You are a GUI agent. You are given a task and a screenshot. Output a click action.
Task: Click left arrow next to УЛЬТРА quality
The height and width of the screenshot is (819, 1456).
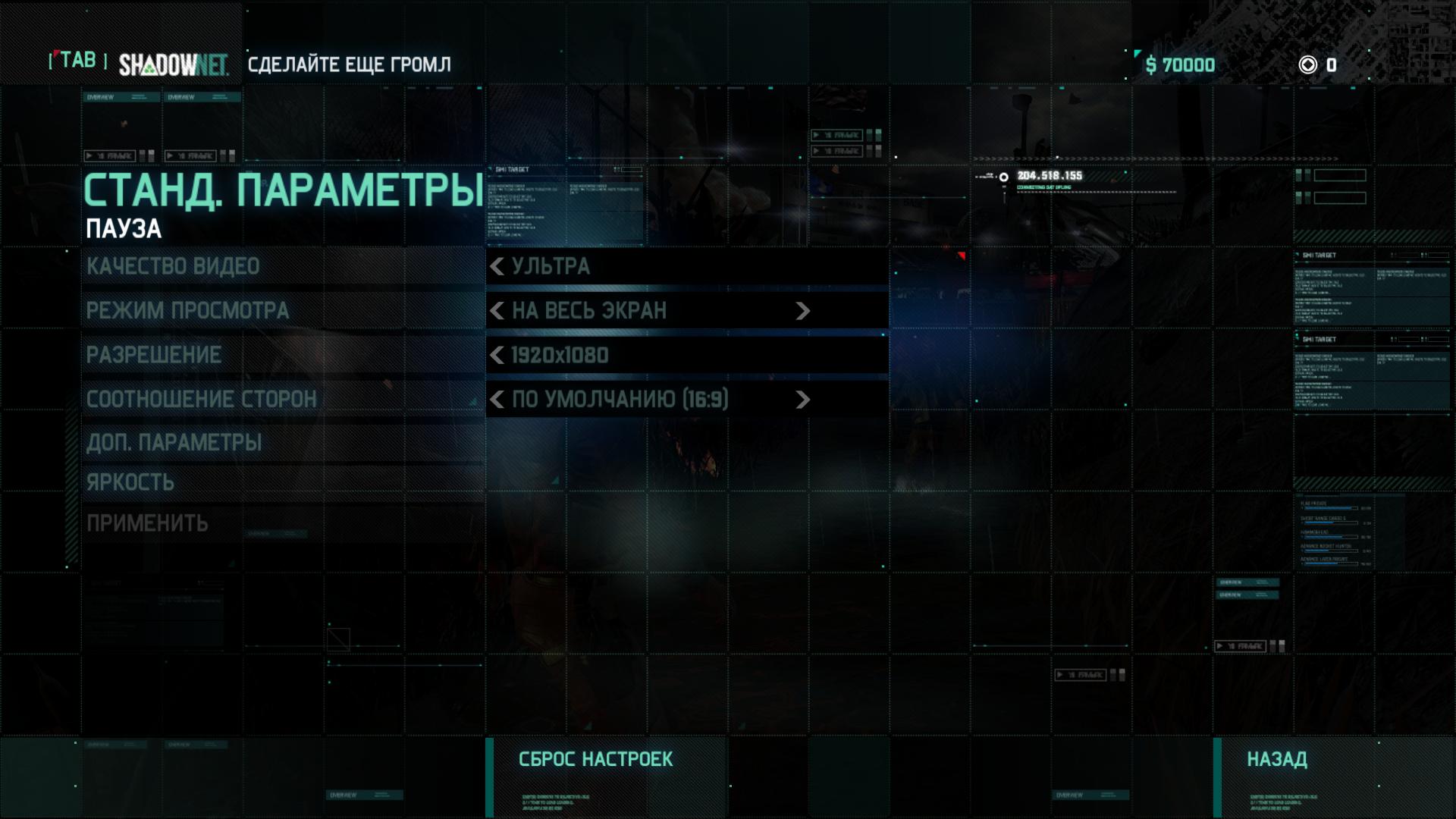tap(497, 267)
